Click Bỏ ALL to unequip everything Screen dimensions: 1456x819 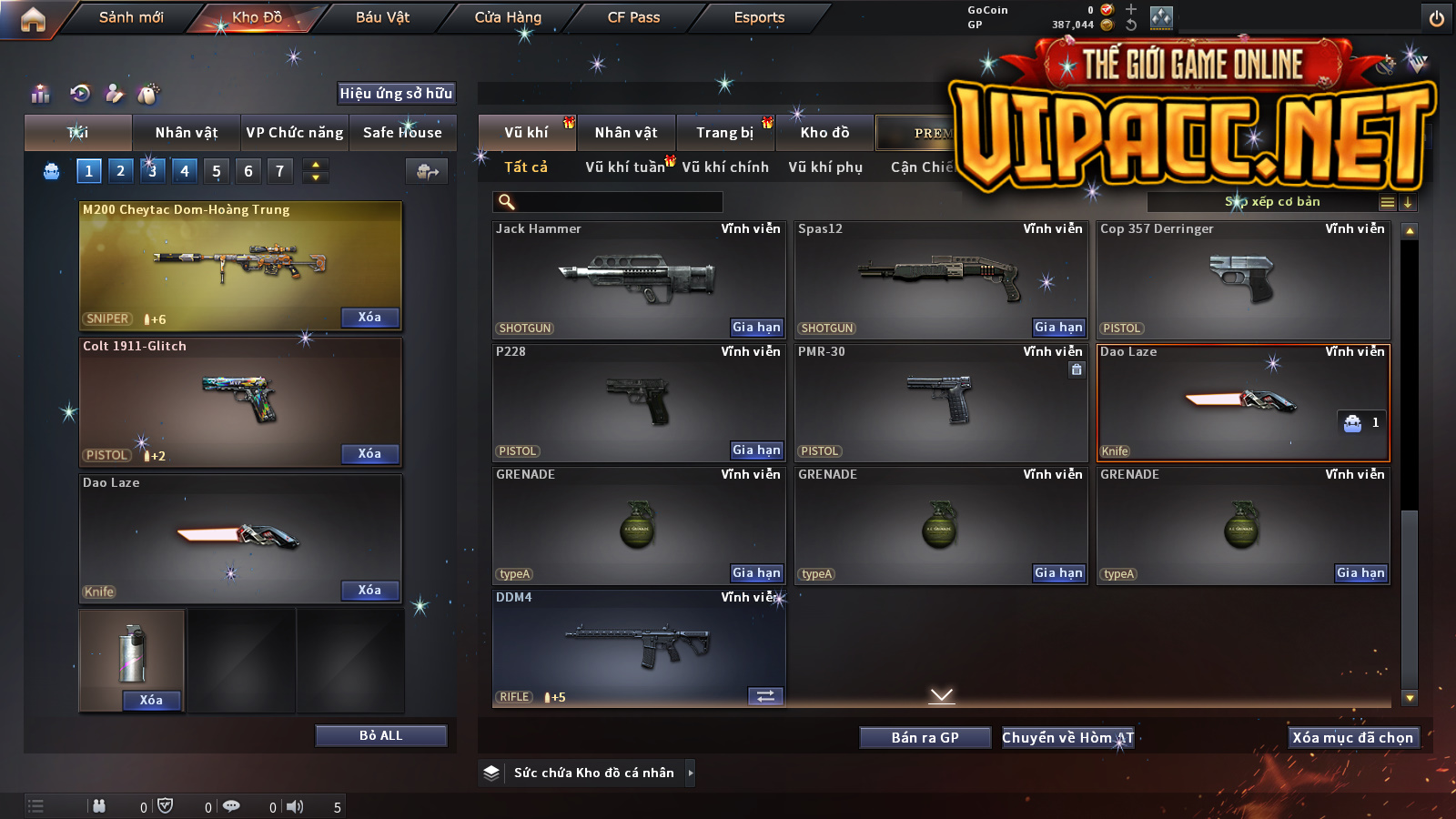tap(380, 735)
